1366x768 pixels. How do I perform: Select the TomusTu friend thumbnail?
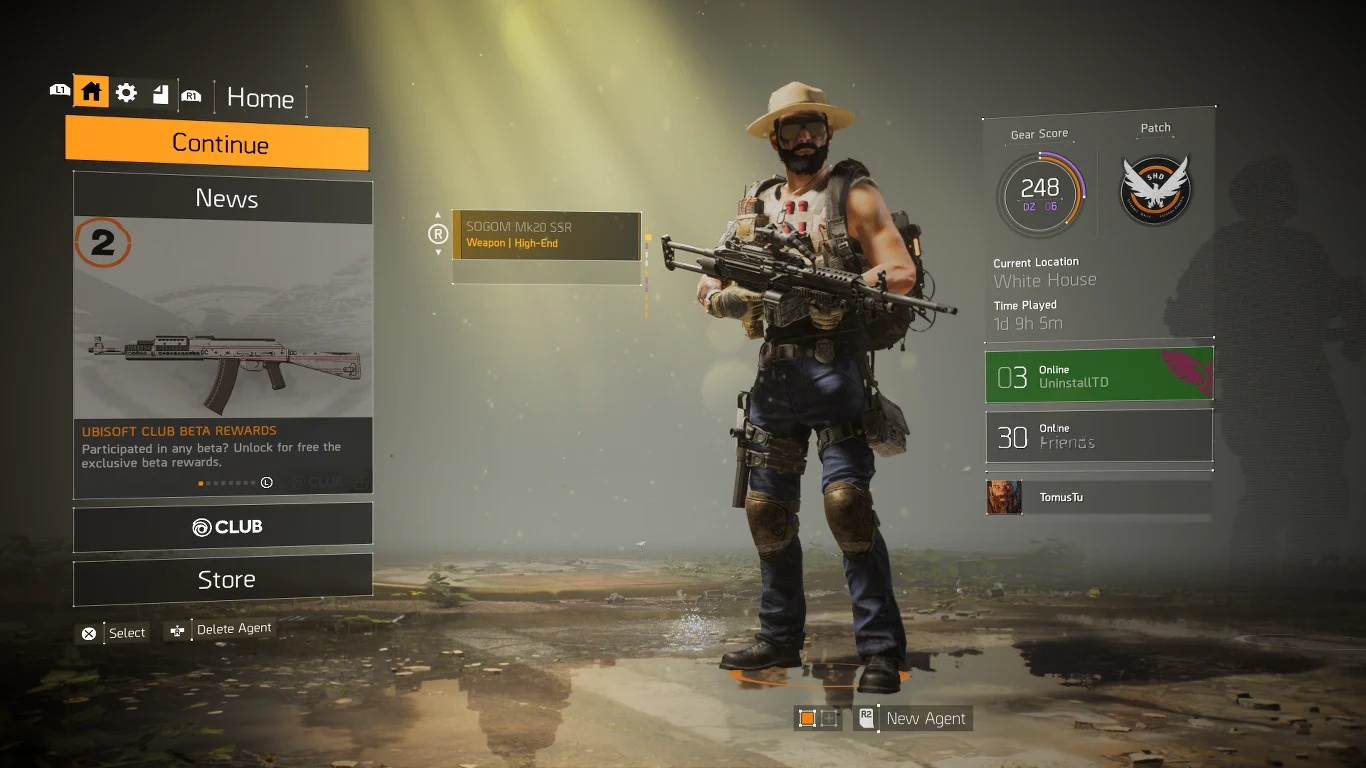point(1004,497)
